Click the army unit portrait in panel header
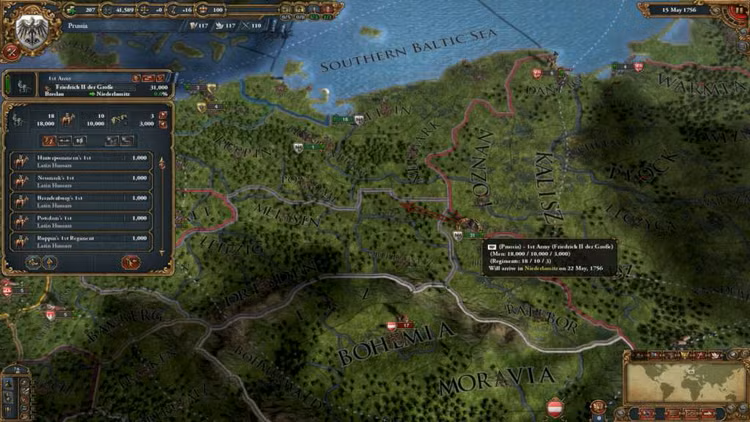750x422 pixels. (x=22, y=87)
